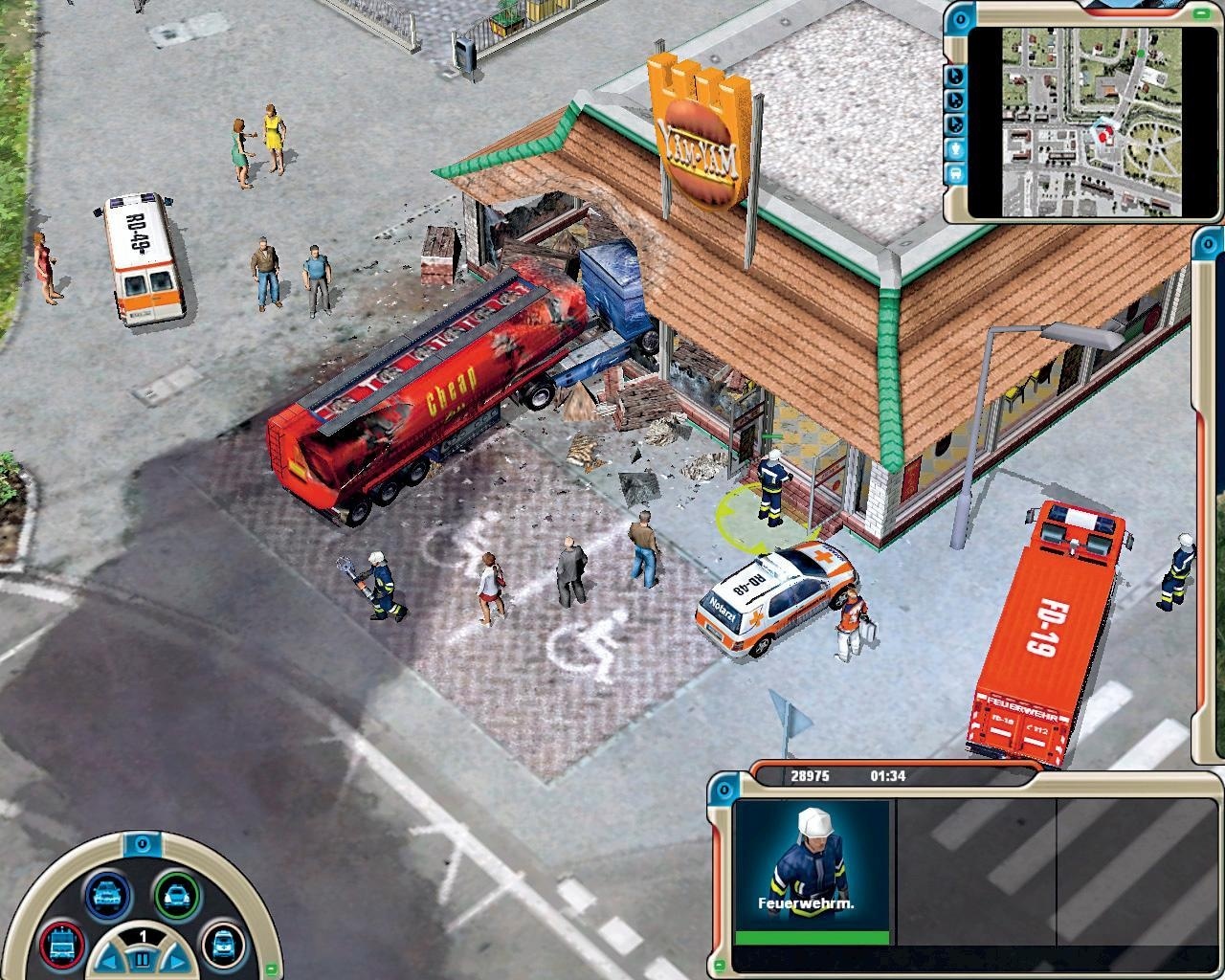1225x980 pixels.
Task: Expand the right-edge side panel via its round tab
Action: tap(1208, 244)
